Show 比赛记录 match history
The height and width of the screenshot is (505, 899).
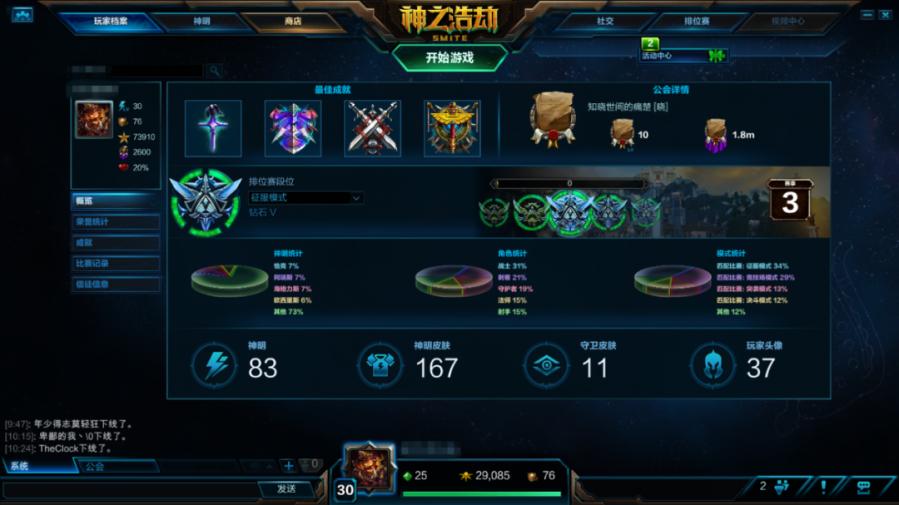pyautogui.click(x=116, y=264)
